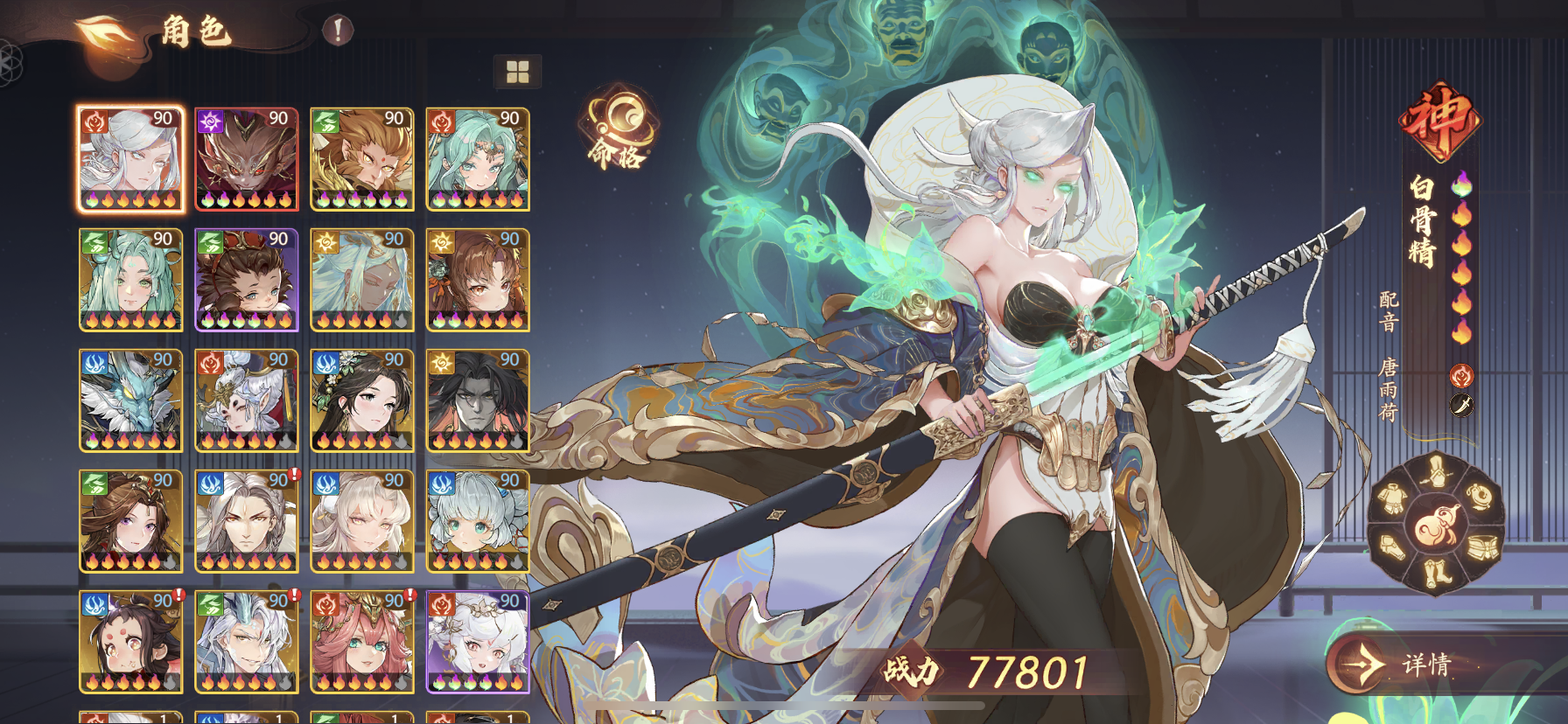Click the fire element emblem below 白骨精's flames

coord(1461,373)
